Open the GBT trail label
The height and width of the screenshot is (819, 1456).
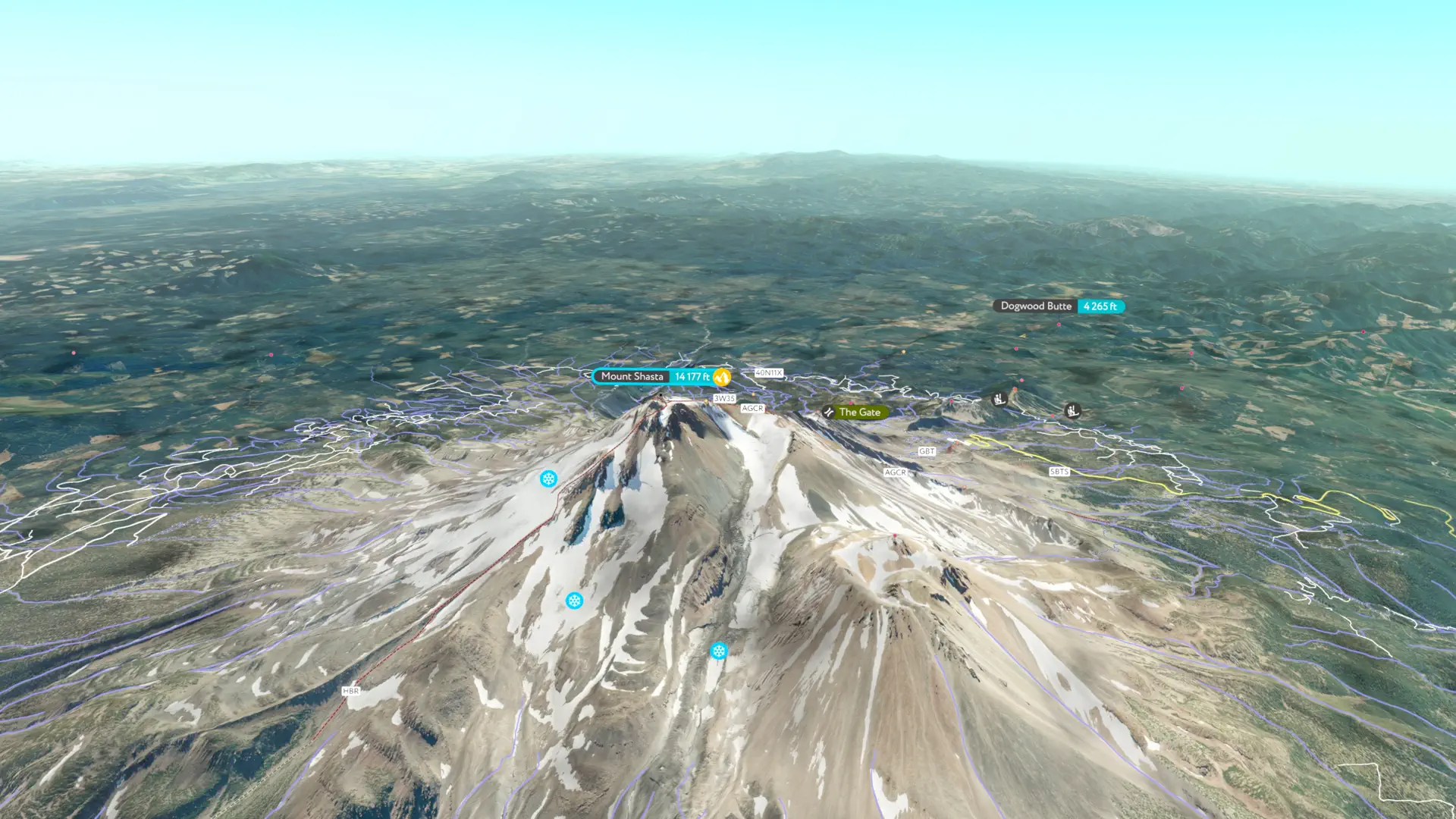(x=926, y=450)
